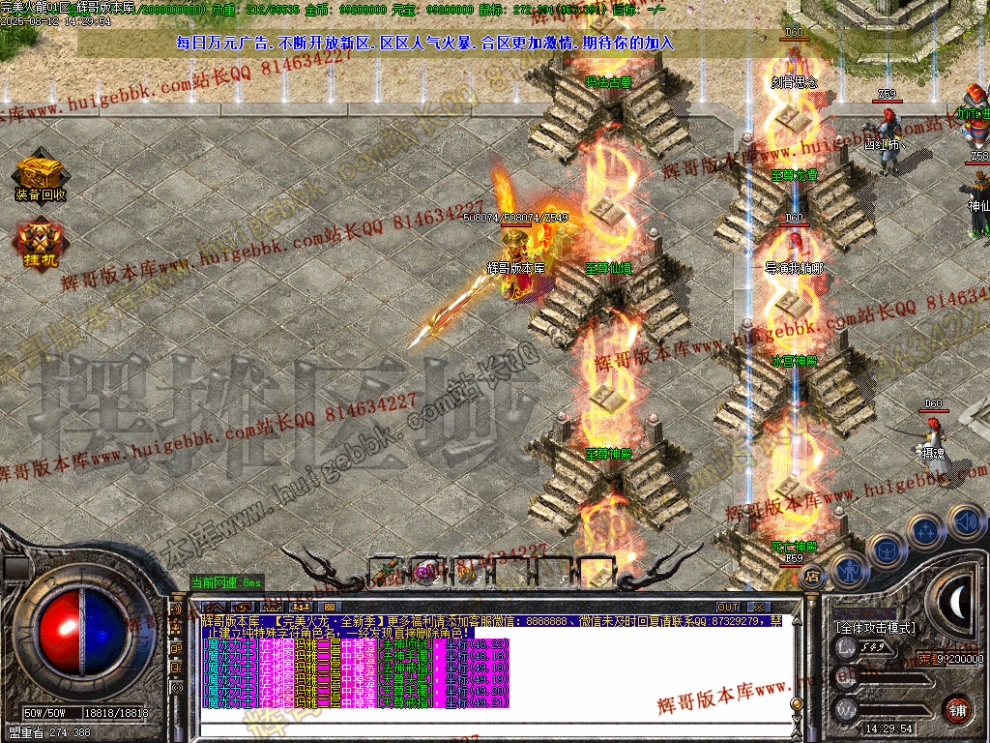Screen dimensions: 990x743
Task: Open the 店 shop round button
Action: coord(812,575)
